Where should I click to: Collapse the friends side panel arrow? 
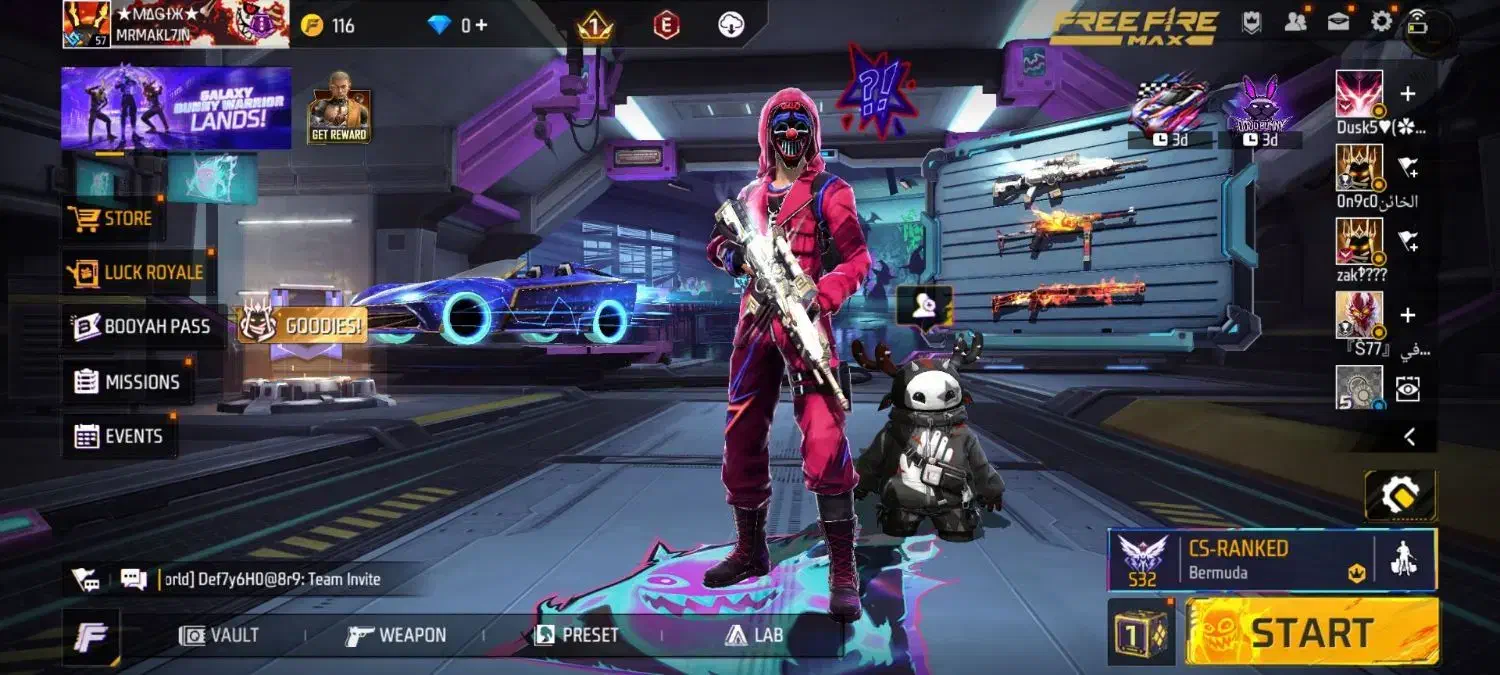1408,436
